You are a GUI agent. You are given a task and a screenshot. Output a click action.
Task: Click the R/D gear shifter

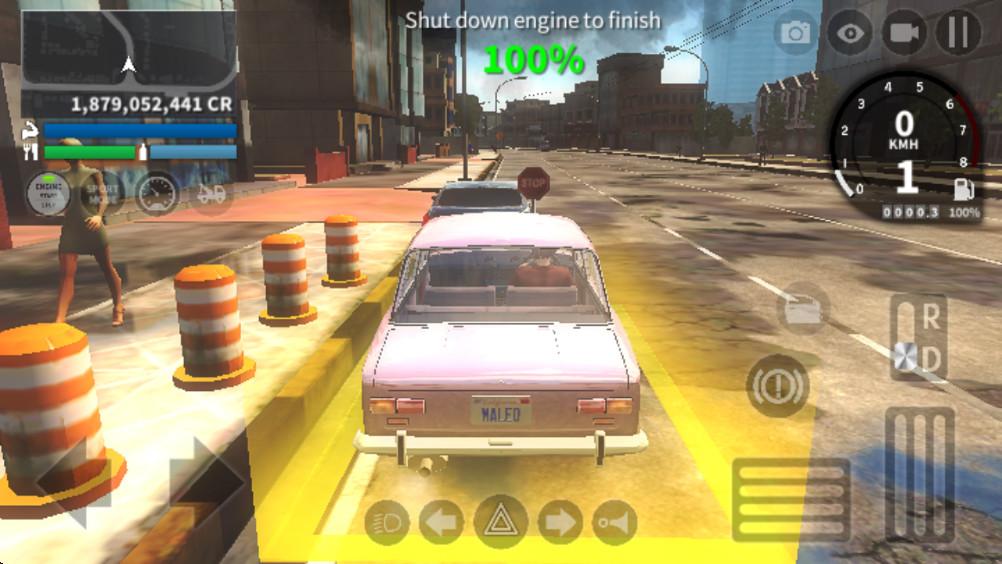coord(919,338)
